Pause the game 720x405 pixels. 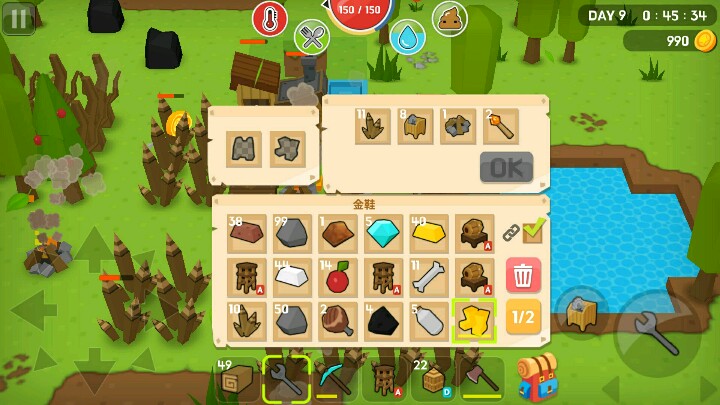coord(17,17)
